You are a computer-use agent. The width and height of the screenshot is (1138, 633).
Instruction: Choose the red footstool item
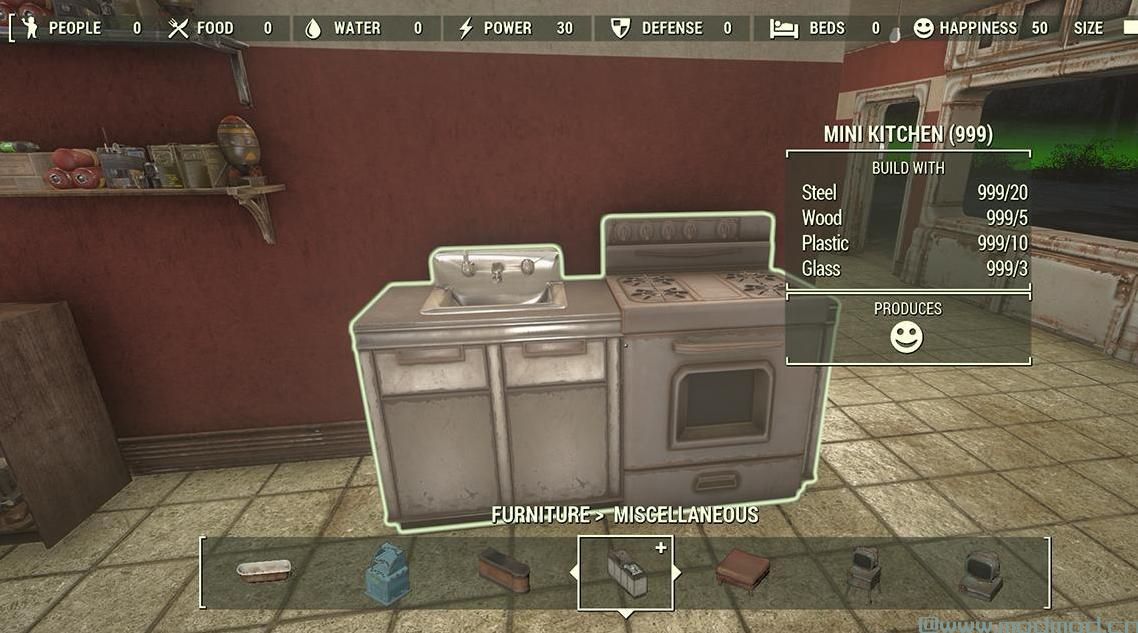point(743,571)
